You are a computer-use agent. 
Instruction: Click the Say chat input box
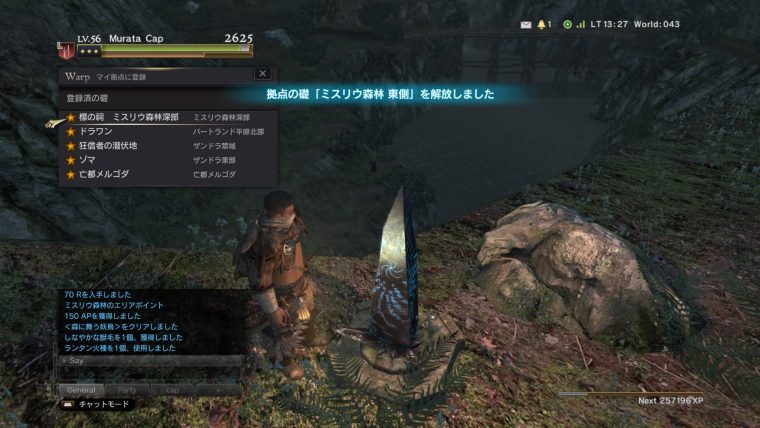[x=150, y=360]
